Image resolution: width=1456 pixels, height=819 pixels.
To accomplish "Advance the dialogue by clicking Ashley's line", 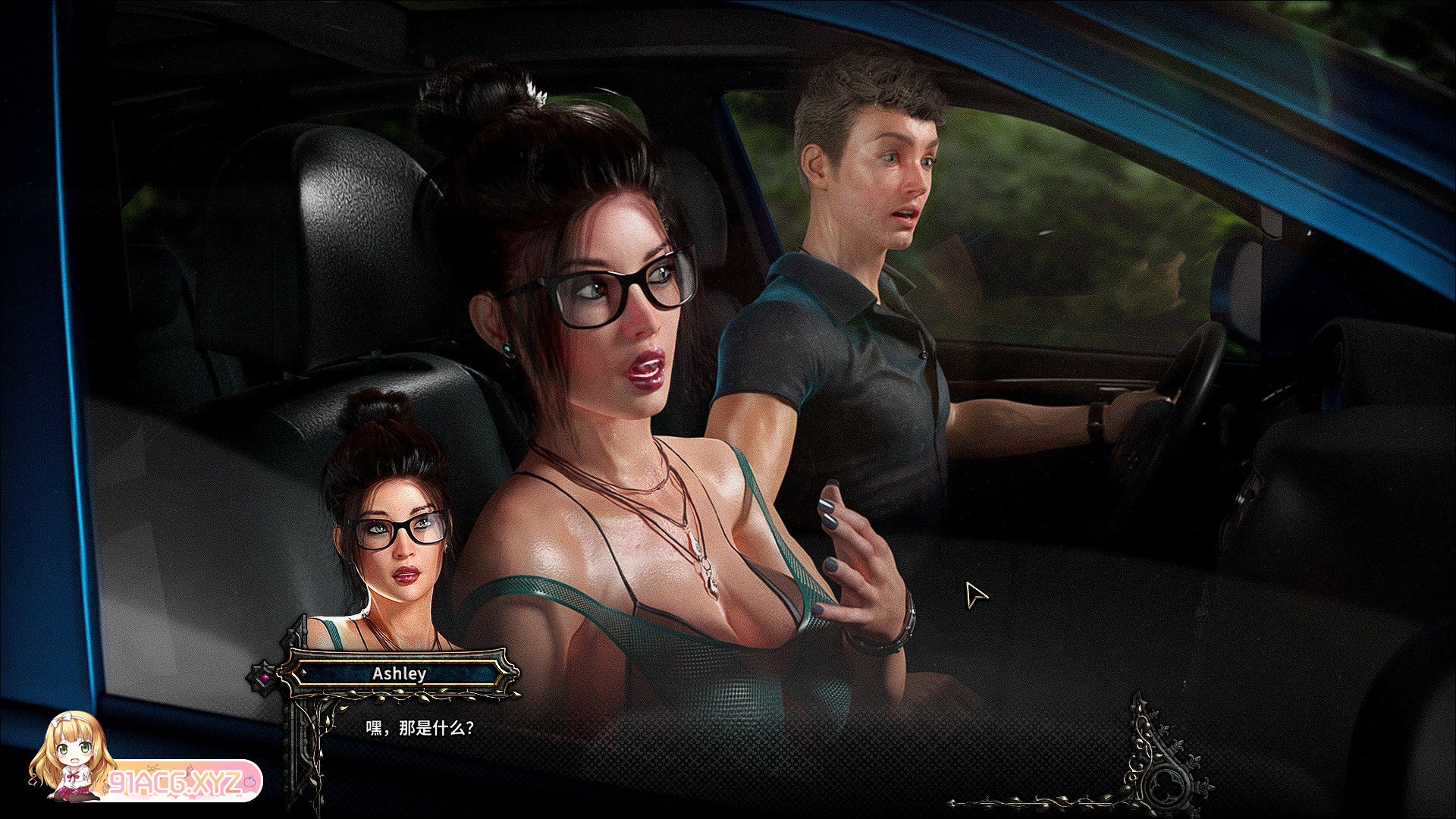I will pos(420,729).
